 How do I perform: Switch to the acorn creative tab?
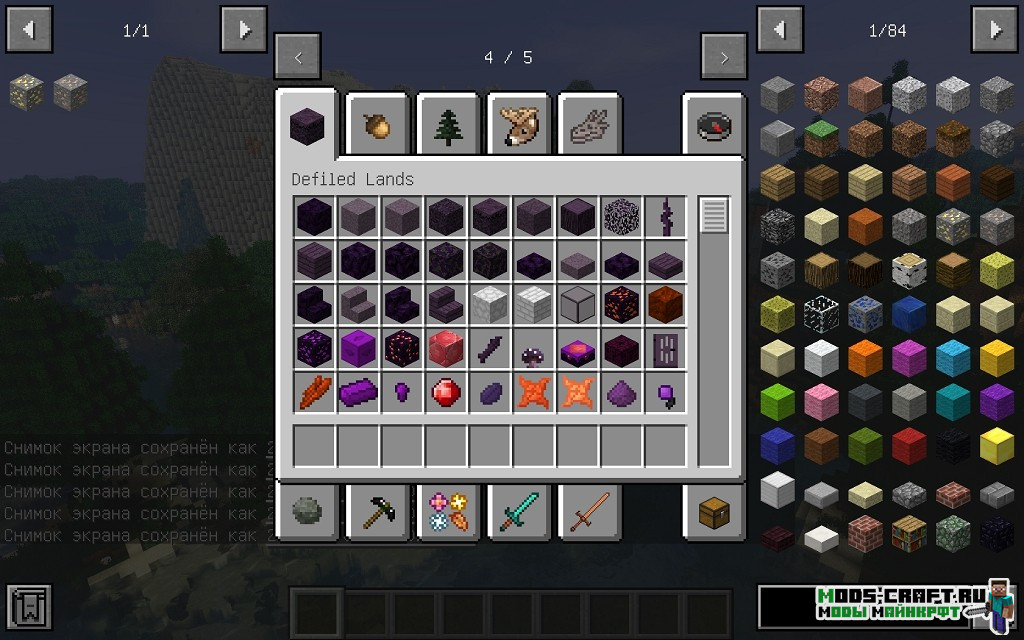[379, 124]
